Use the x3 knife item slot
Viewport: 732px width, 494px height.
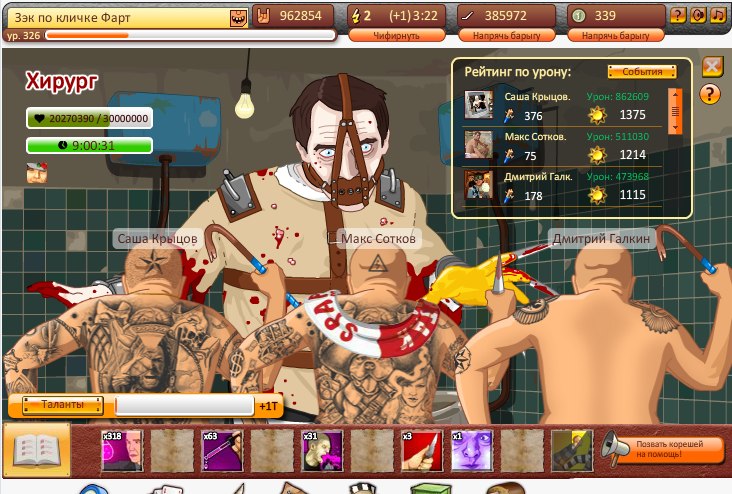[x=421, y=450]
